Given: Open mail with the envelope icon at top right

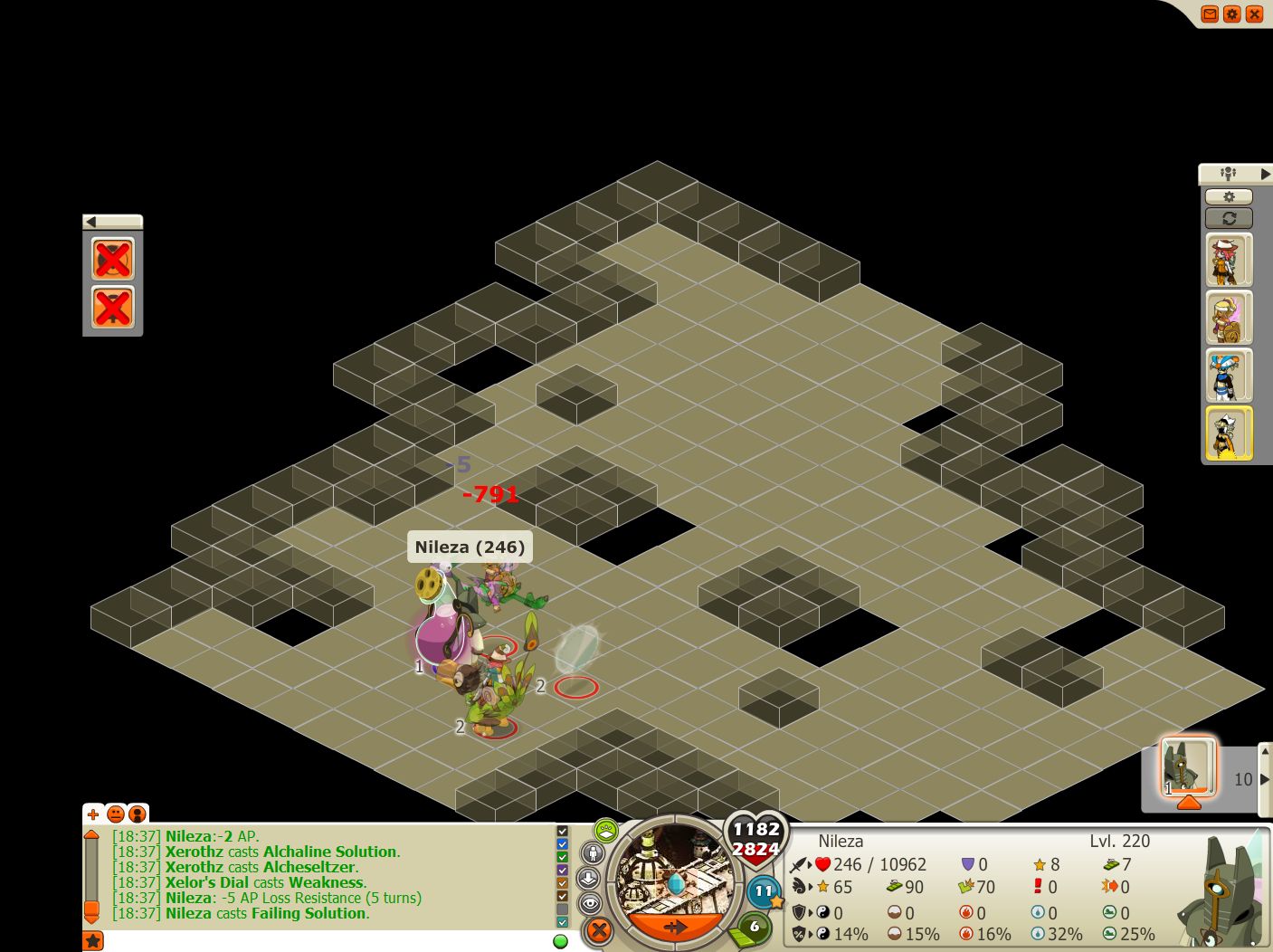Looking at the screenshot, I should click(x=1210, y=14).
